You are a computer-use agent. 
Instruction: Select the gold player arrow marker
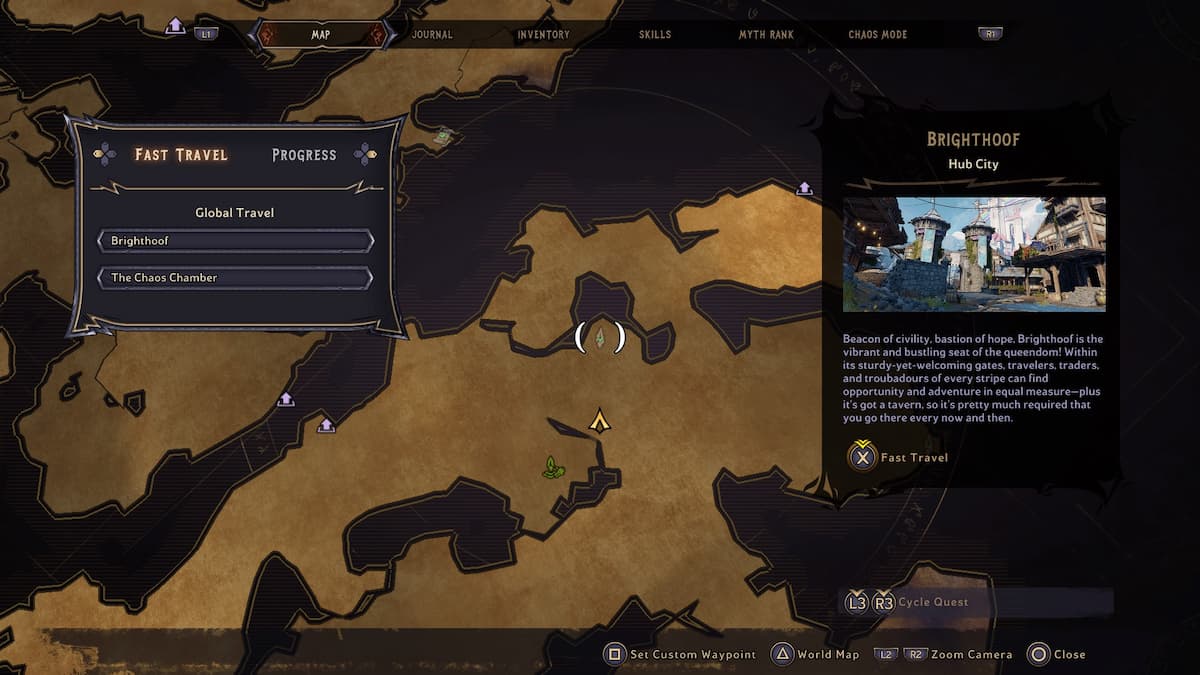coord(599,421)
